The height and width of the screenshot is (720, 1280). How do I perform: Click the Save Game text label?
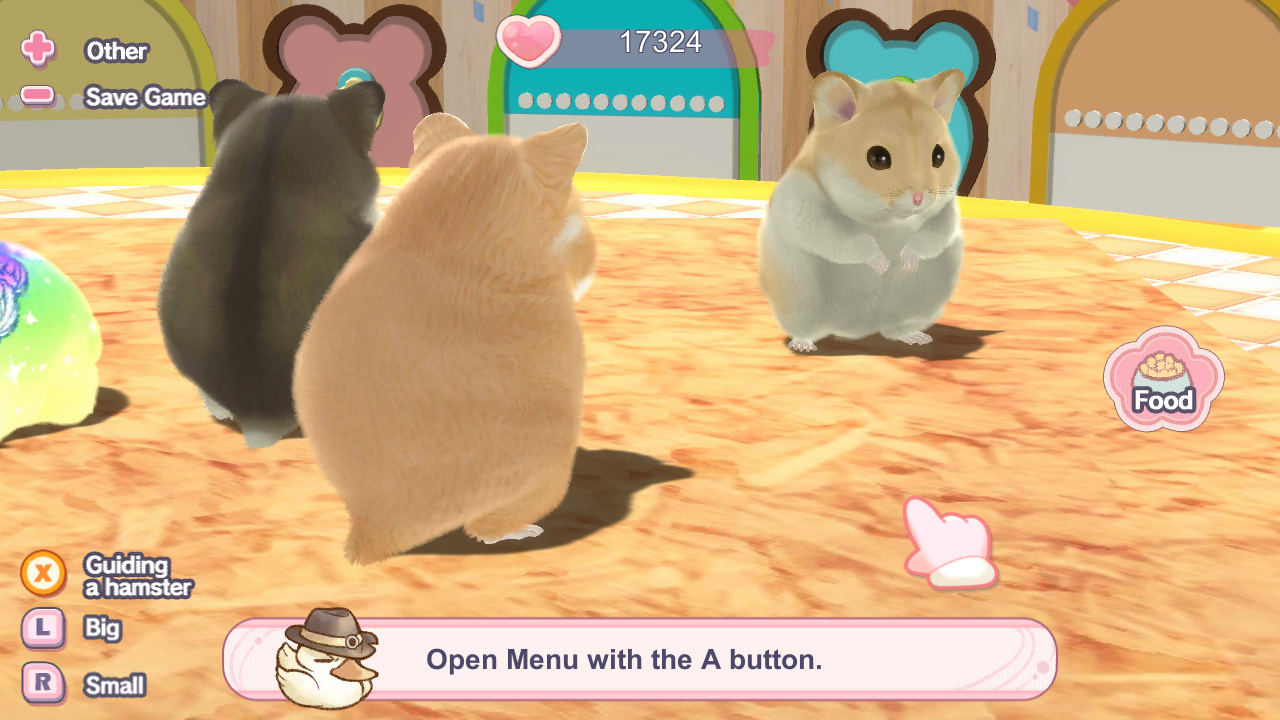click(x=147, y=98)
